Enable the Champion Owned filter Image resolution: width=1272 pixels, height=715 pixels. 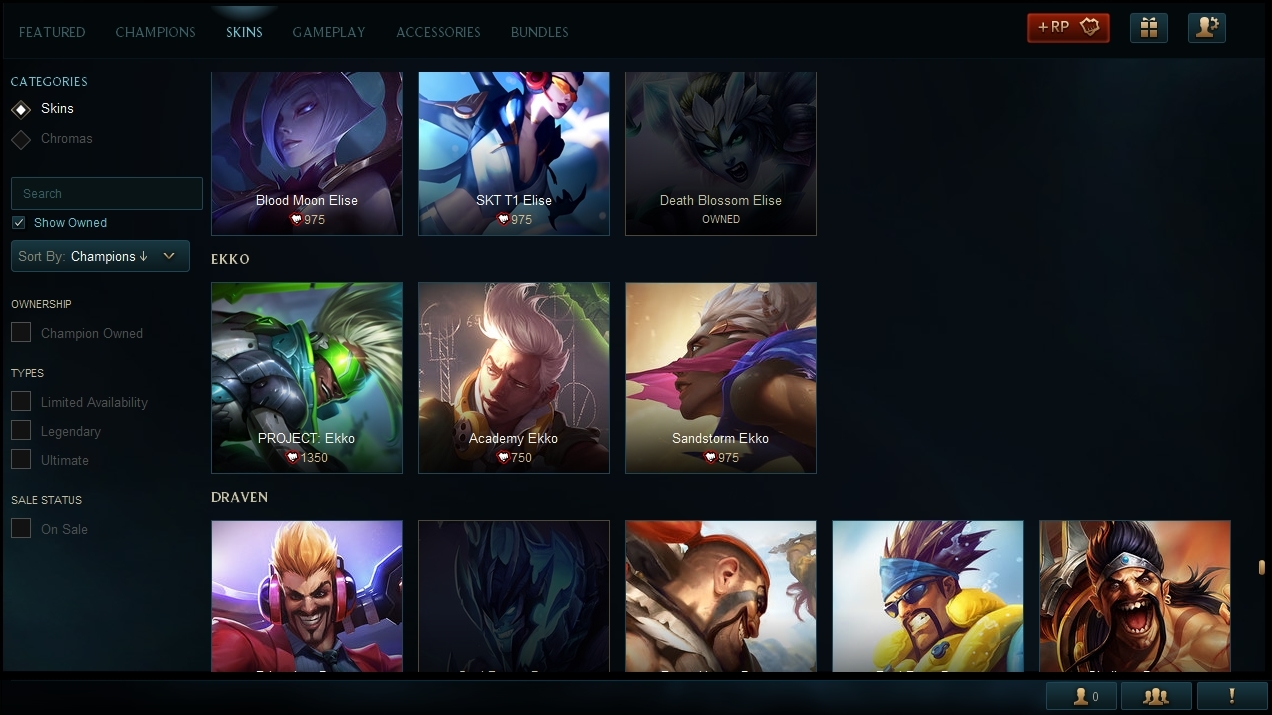(21, 333)
